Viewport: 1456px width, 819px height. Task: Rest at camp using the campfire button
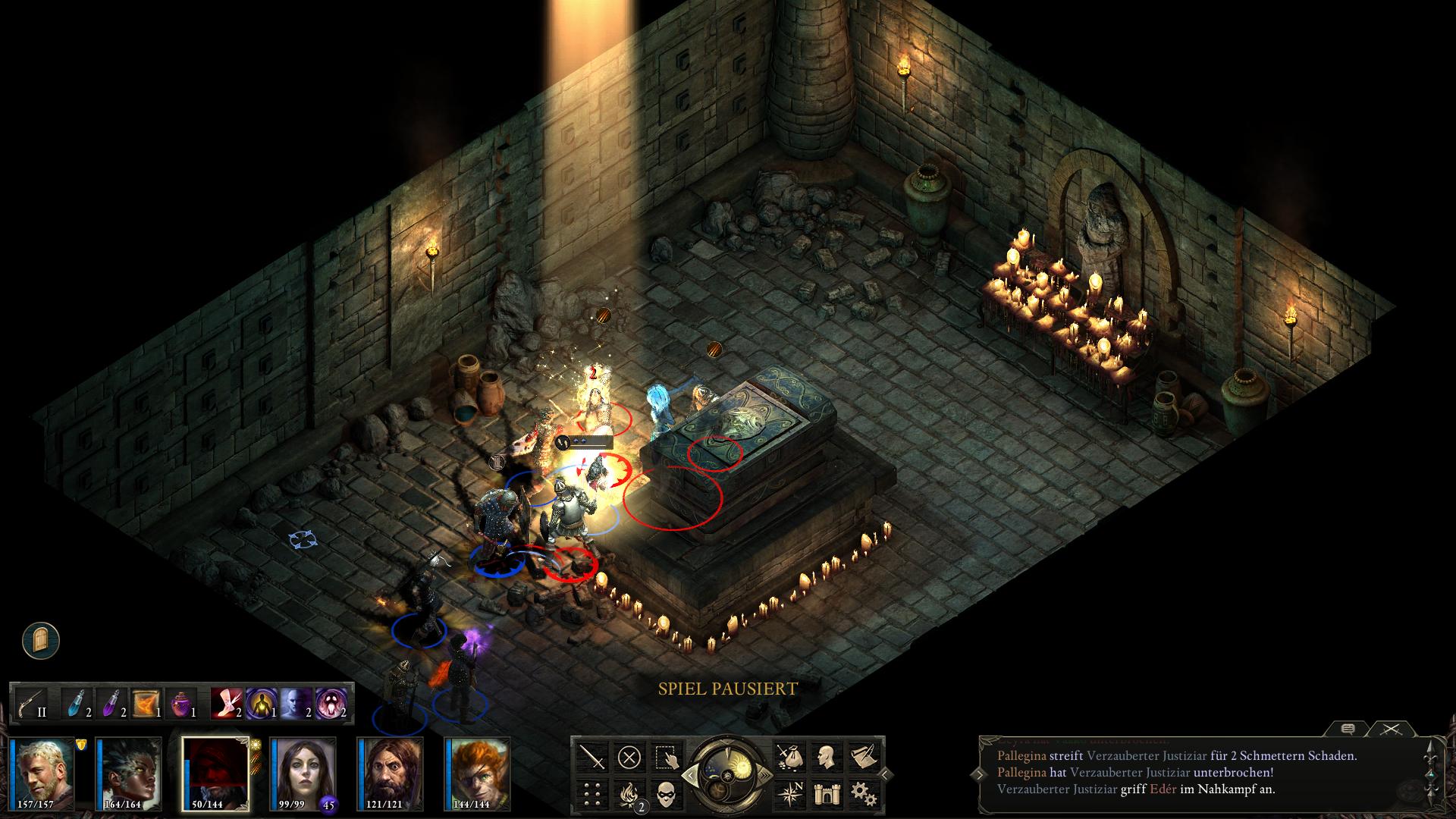point(629,793)
